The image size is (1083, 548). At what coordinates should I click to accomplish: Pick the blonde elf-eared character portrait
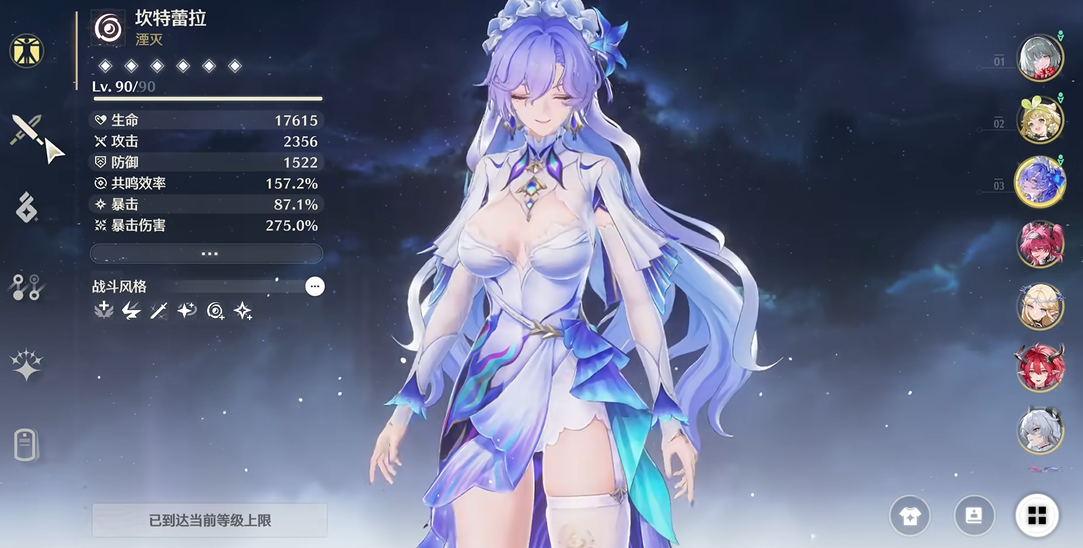tap(1040, 306)
